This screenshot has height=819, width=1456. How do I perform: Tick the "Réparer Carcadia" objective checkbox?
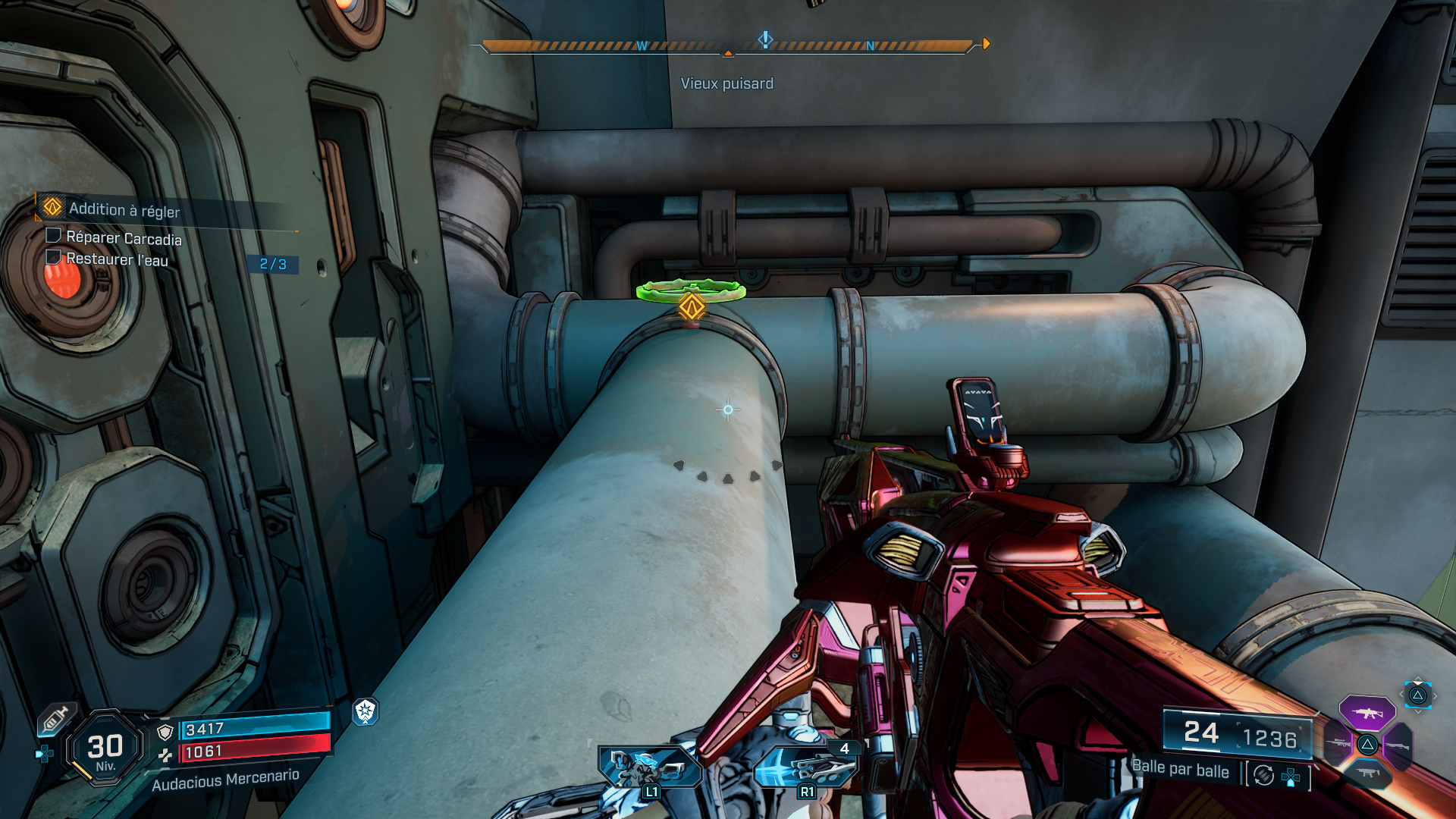[53, 236]
